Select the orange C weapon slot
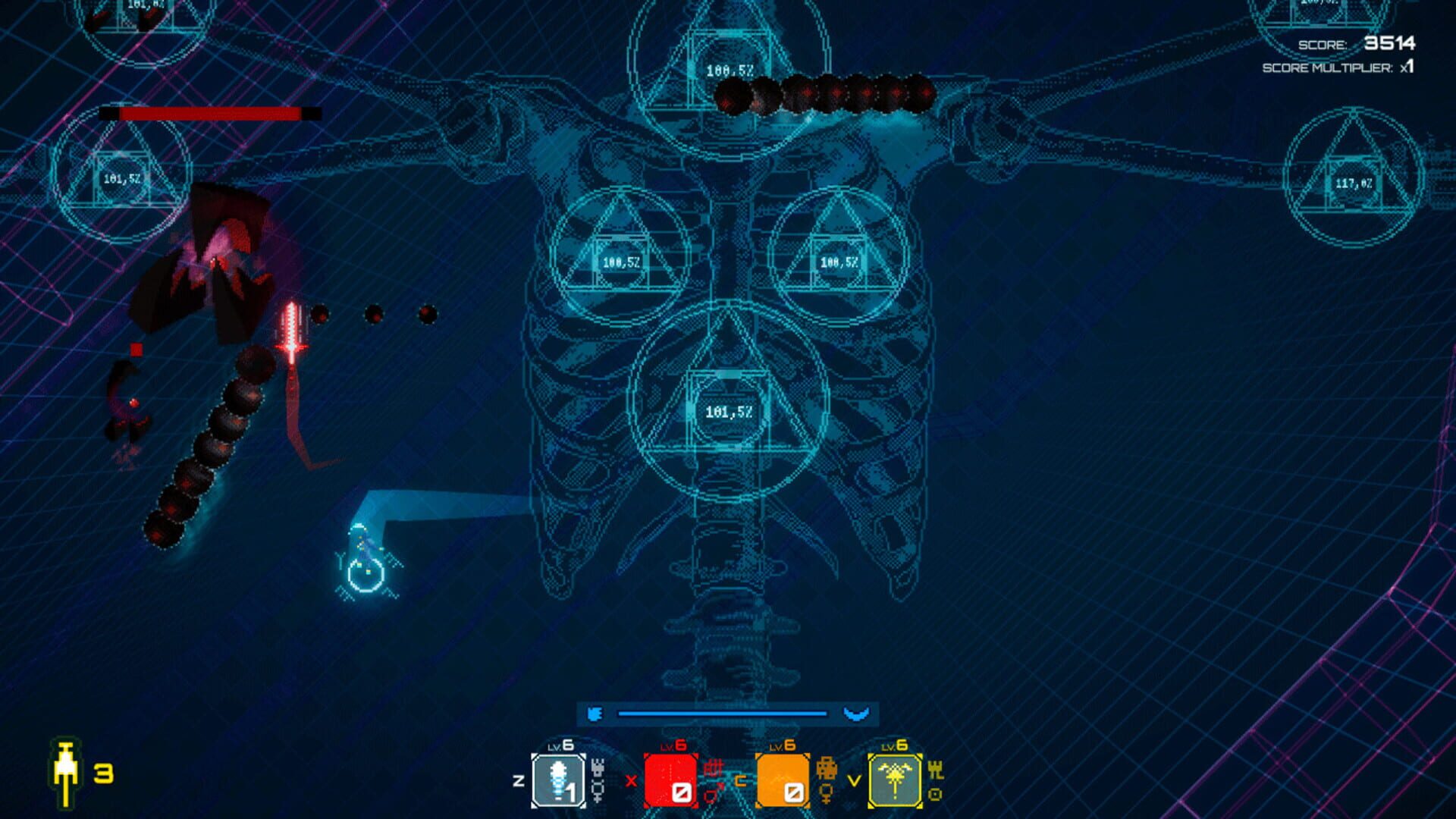Screen dimensions: 1456x819 (781, 778)
